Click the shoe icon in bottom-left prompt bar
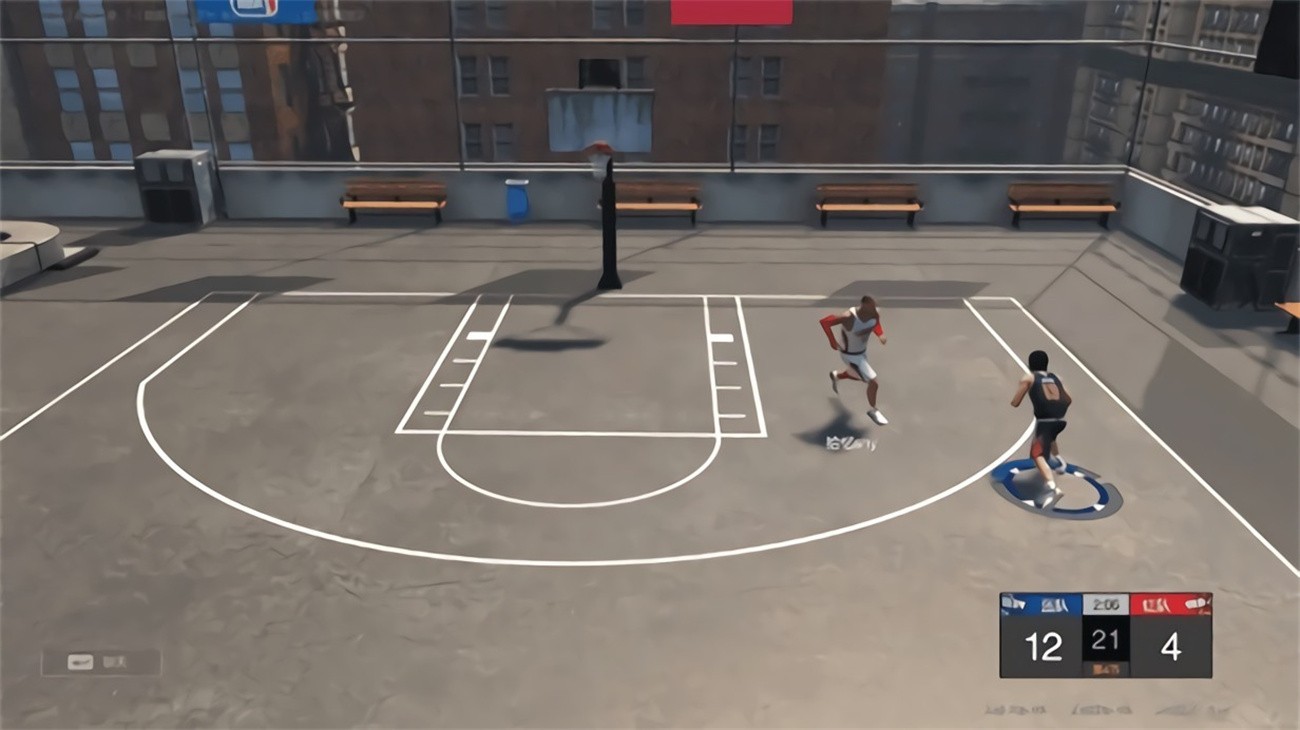Image resolution: width=1300 pixels, height=730 pixels. pos(80,661)
